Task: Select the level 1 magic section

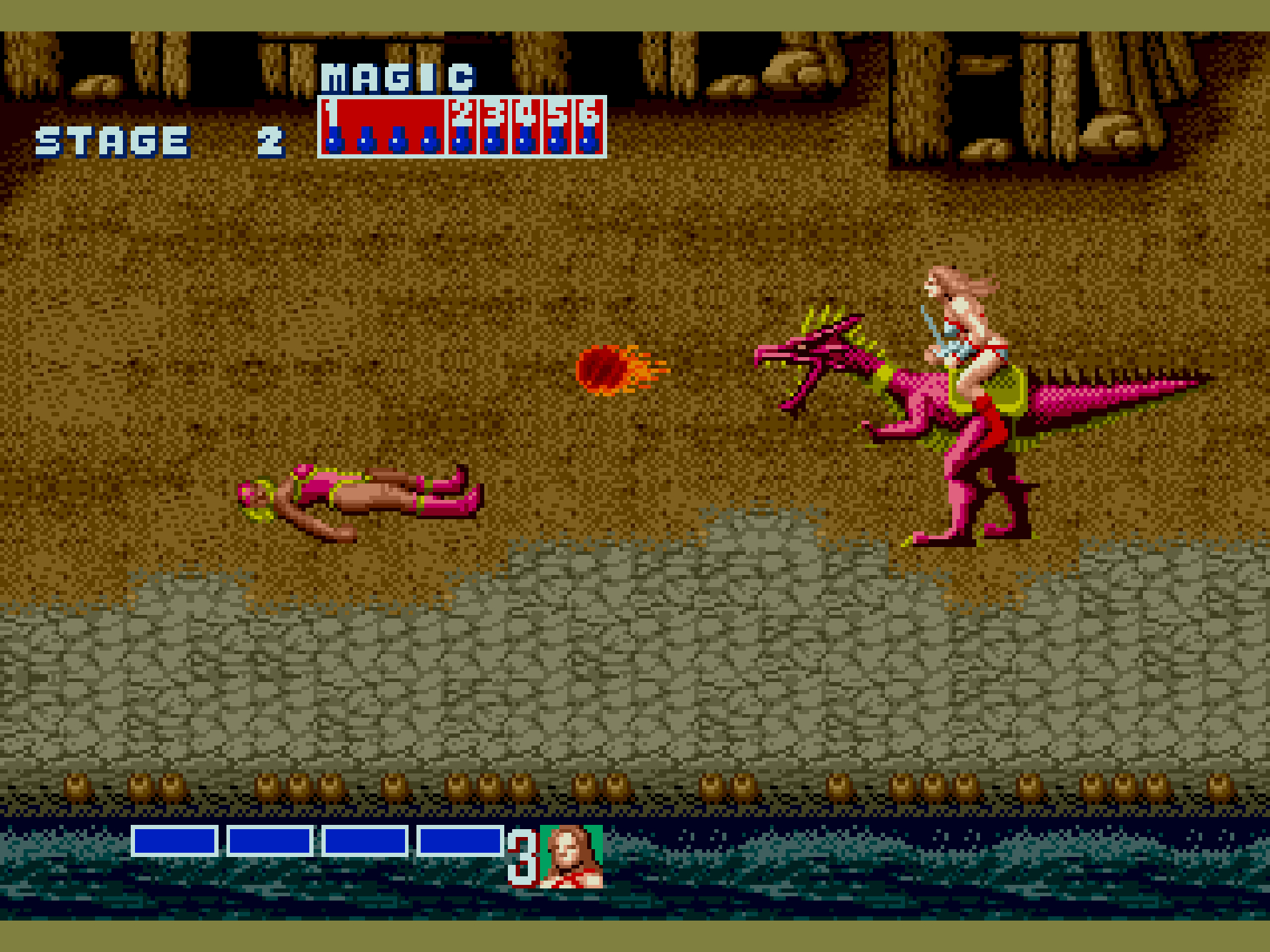Action: 383,126
